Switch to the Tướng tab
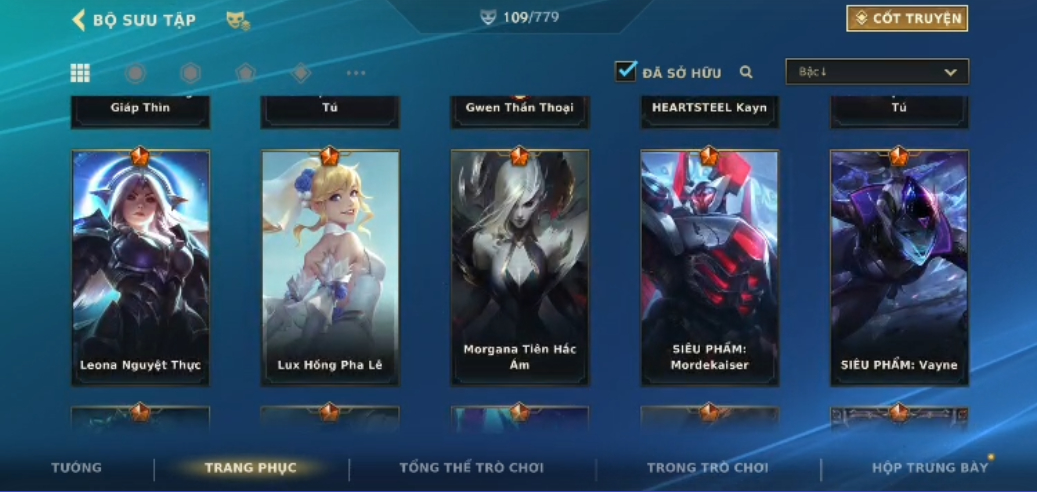 [77, 468]
